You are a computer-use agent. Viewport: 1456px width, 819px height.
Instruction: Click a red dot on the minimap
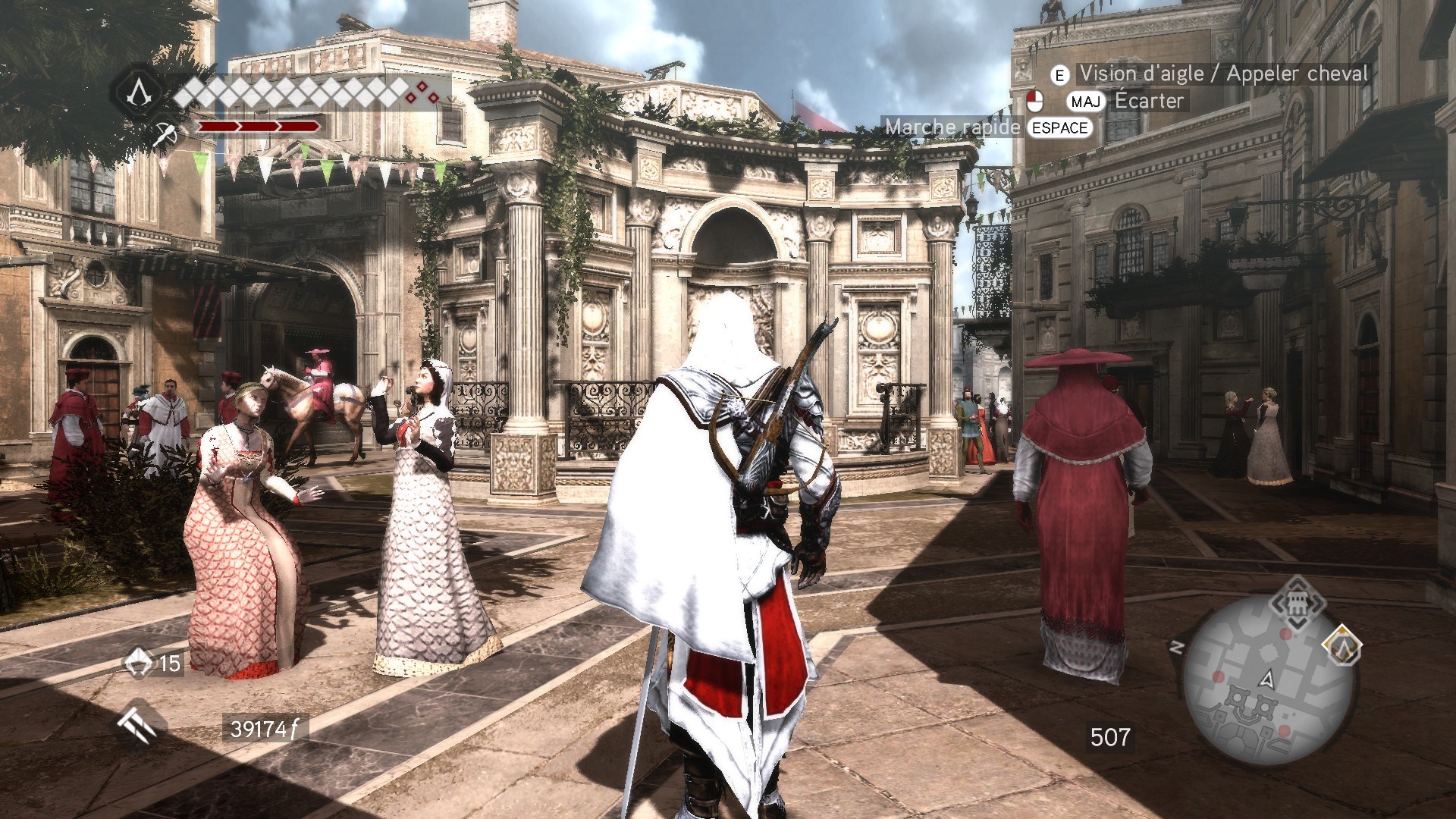1285,634
